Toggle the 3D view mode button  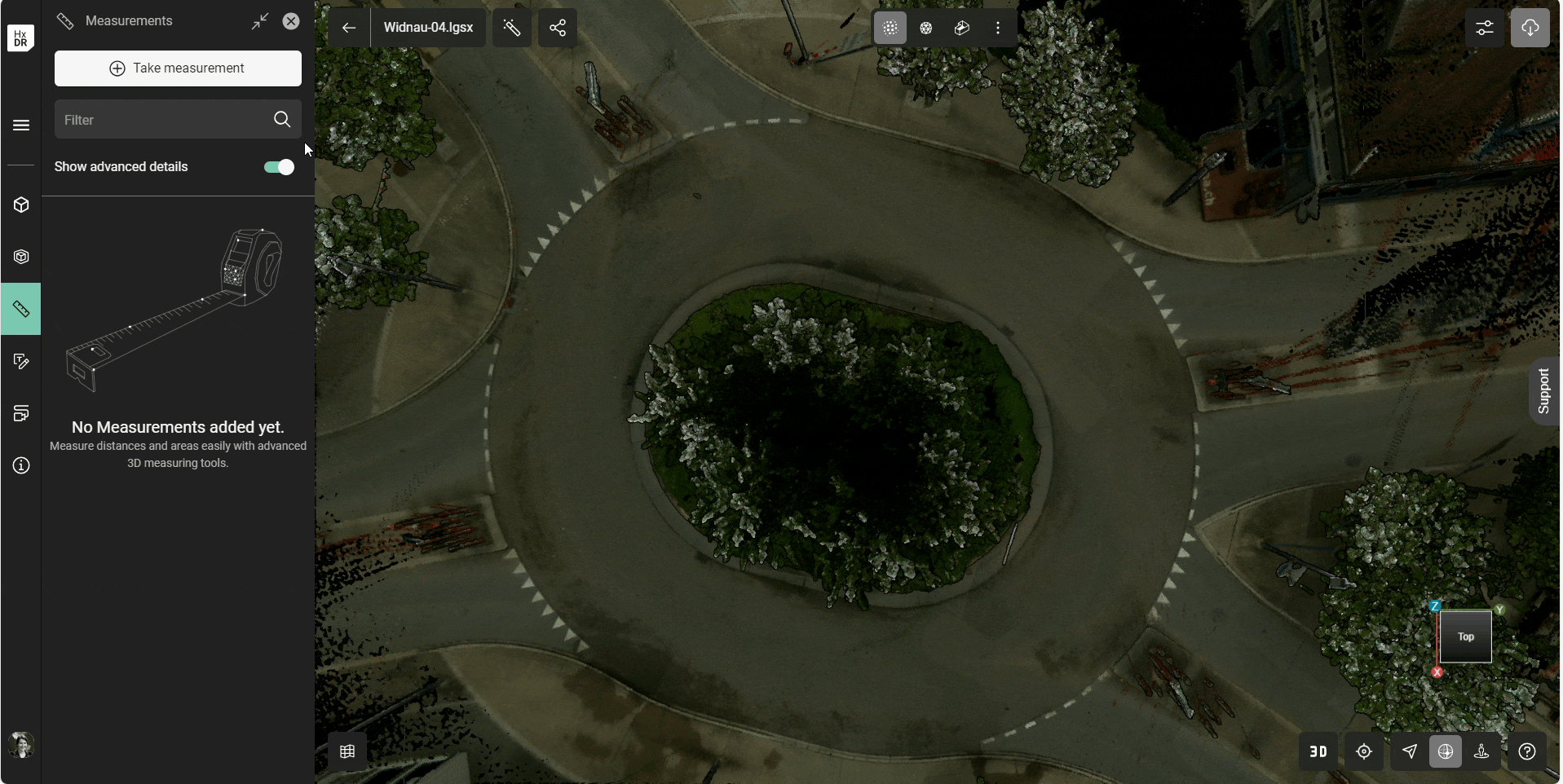1318,751
